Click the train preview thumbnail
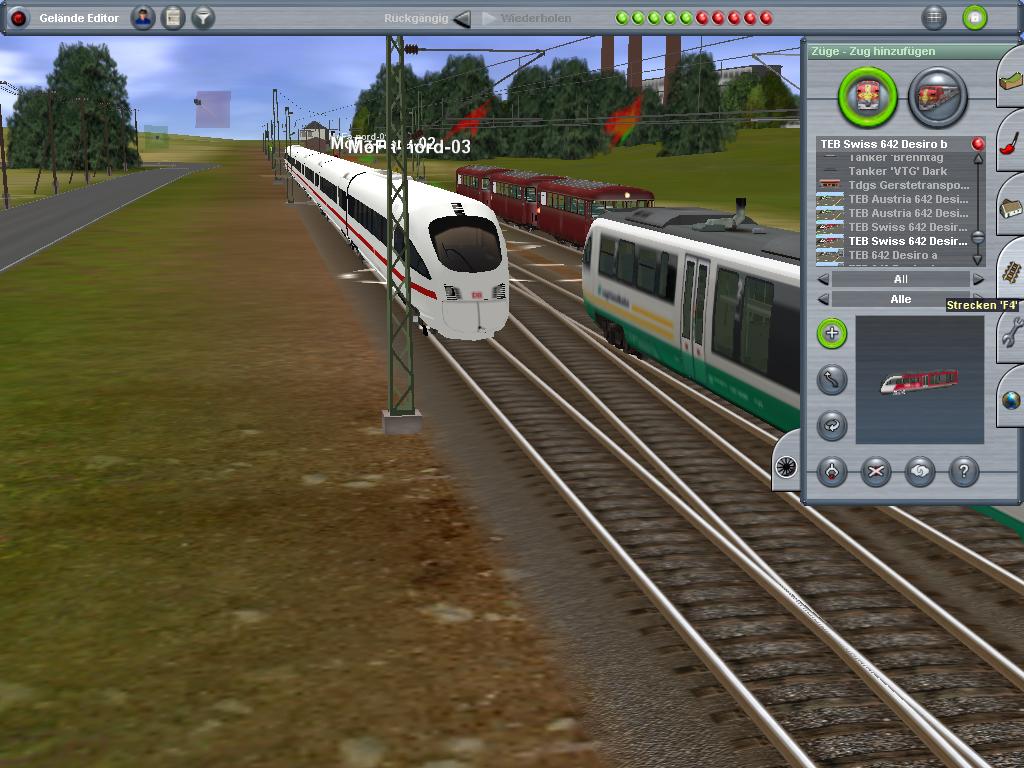This screenshot has height=768, width=1024. click(x=919, y=380)
